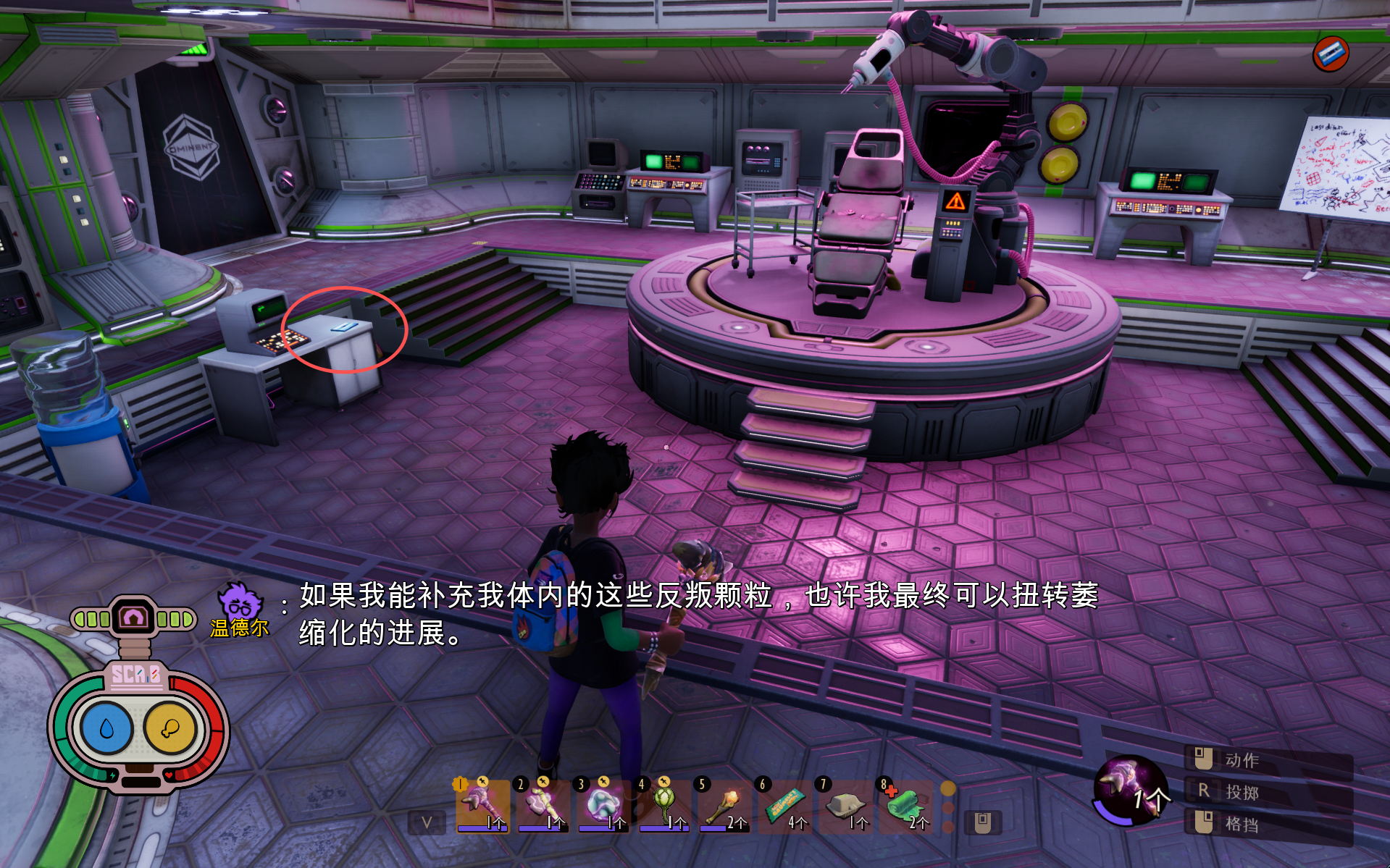Use the green bandage in slot 8
1390x868 pixels.
click(x=905, y=805)
